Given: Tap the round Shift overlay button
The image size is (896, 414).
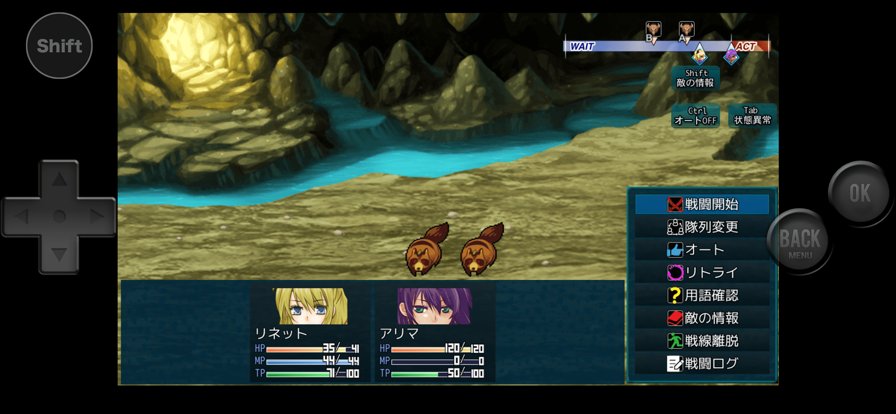Looking at the screenshot, I should 59,46.
